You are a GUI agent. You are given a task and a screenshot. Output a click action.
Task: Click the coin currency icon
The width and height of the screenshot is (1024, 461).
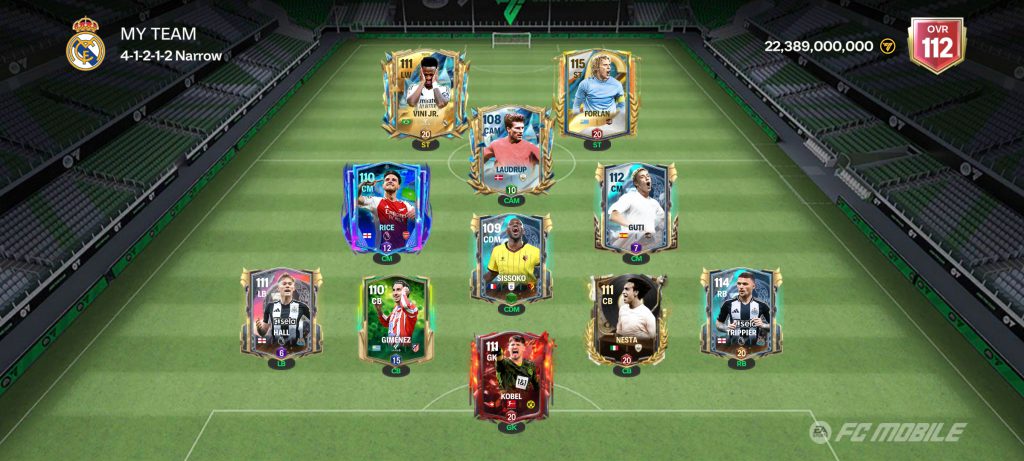pos(886,46)
